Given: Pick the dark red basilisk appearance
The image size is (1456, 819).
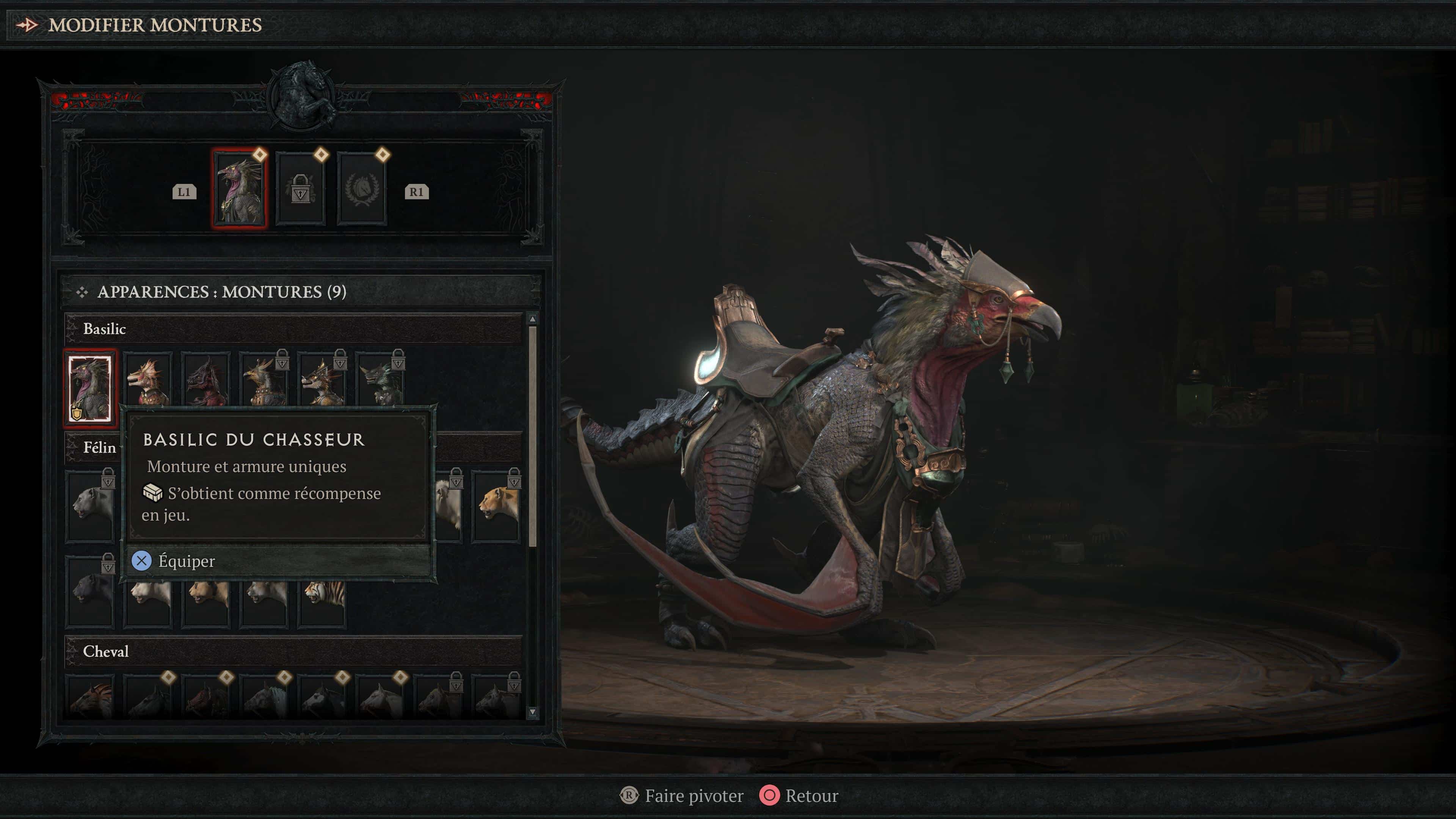Looking at the screenshot, I should point(206,380).
